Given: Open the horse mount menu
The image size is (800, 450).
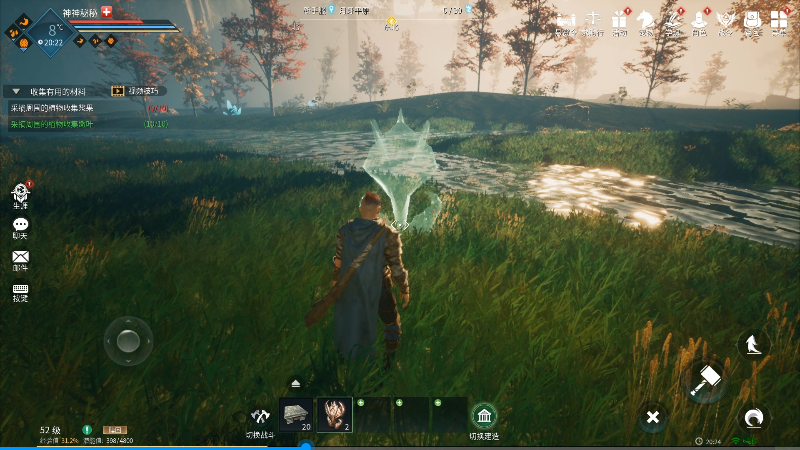Looking at the screenshot, I should pyautogui.click(x=646, y=19).
